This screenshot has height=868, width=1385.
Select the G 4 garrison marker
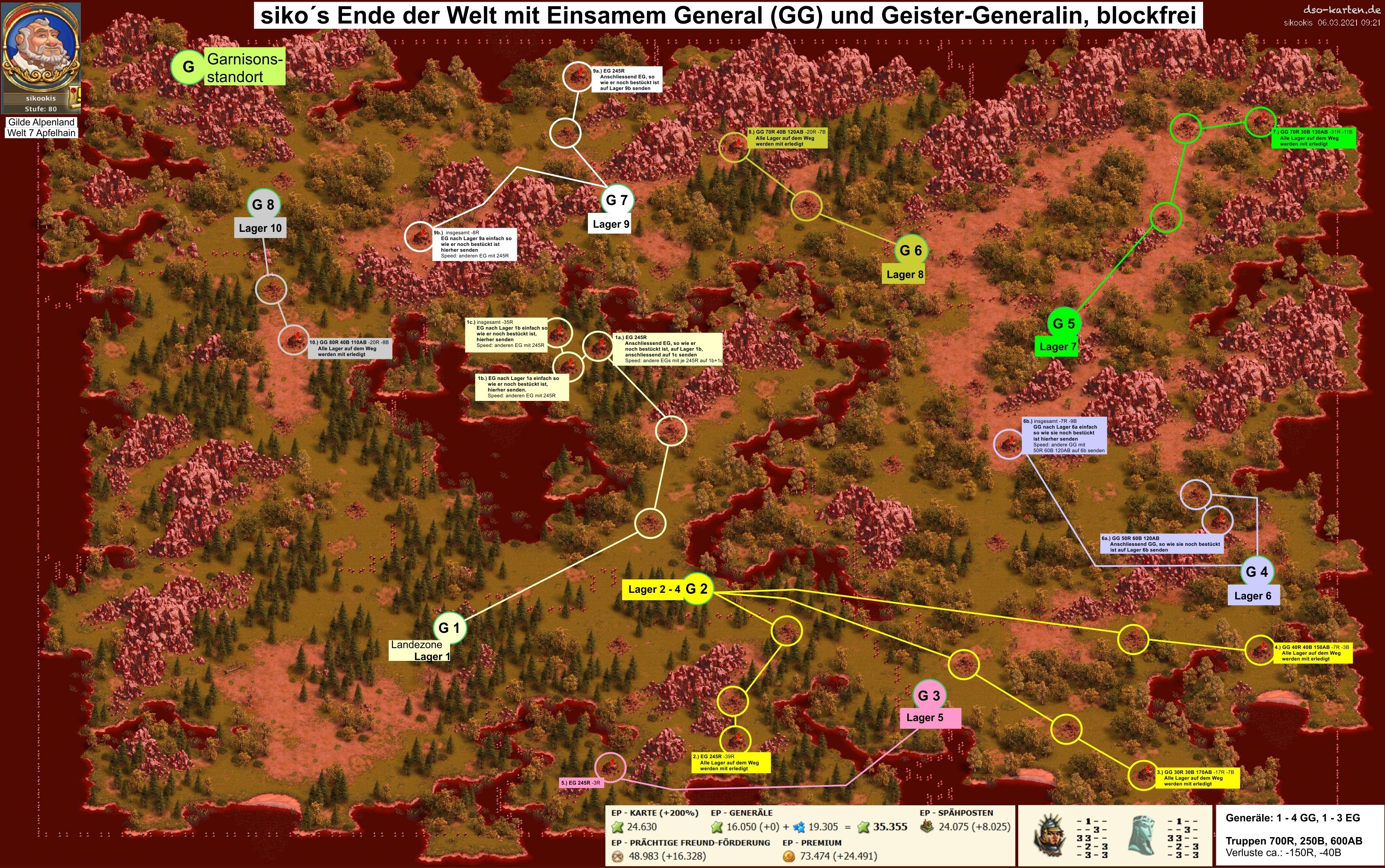click(x=1256, y=571)
